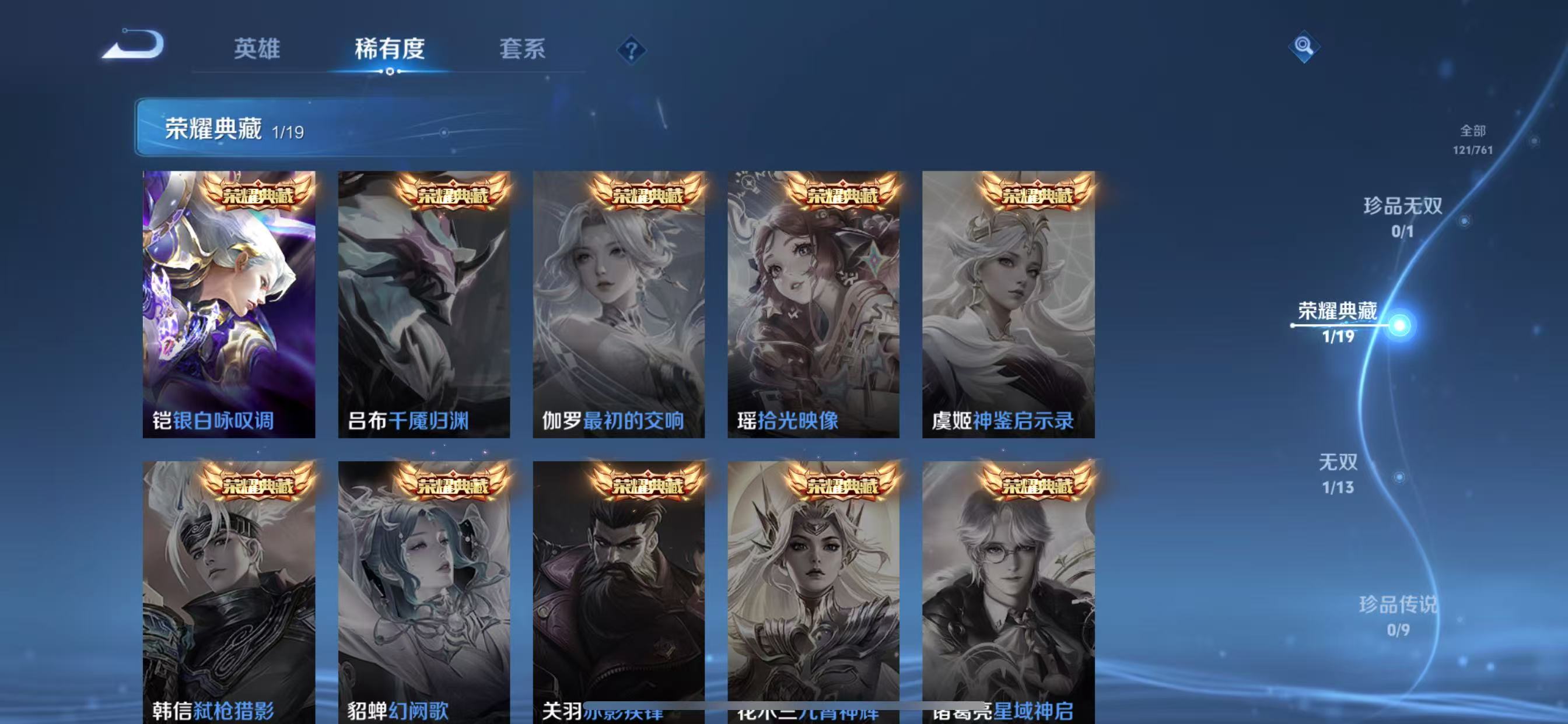Open the 关羽 skin card
1568x724 pixels.
point(618,590)
